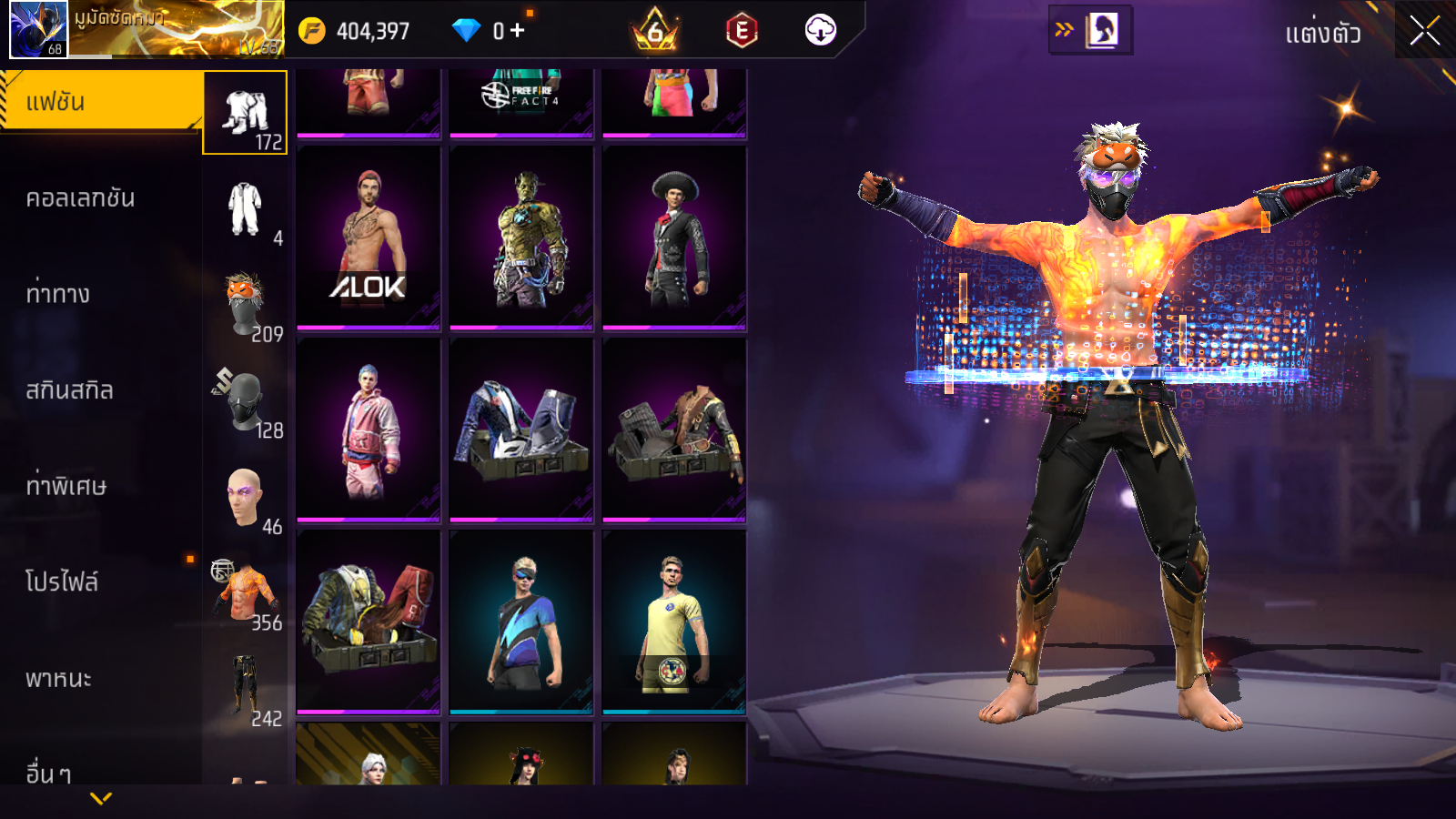The width and height of the screenshot is (1456, 819).
Task: Open the face mask subcategory with 128
Action: [x=245, y=401]
